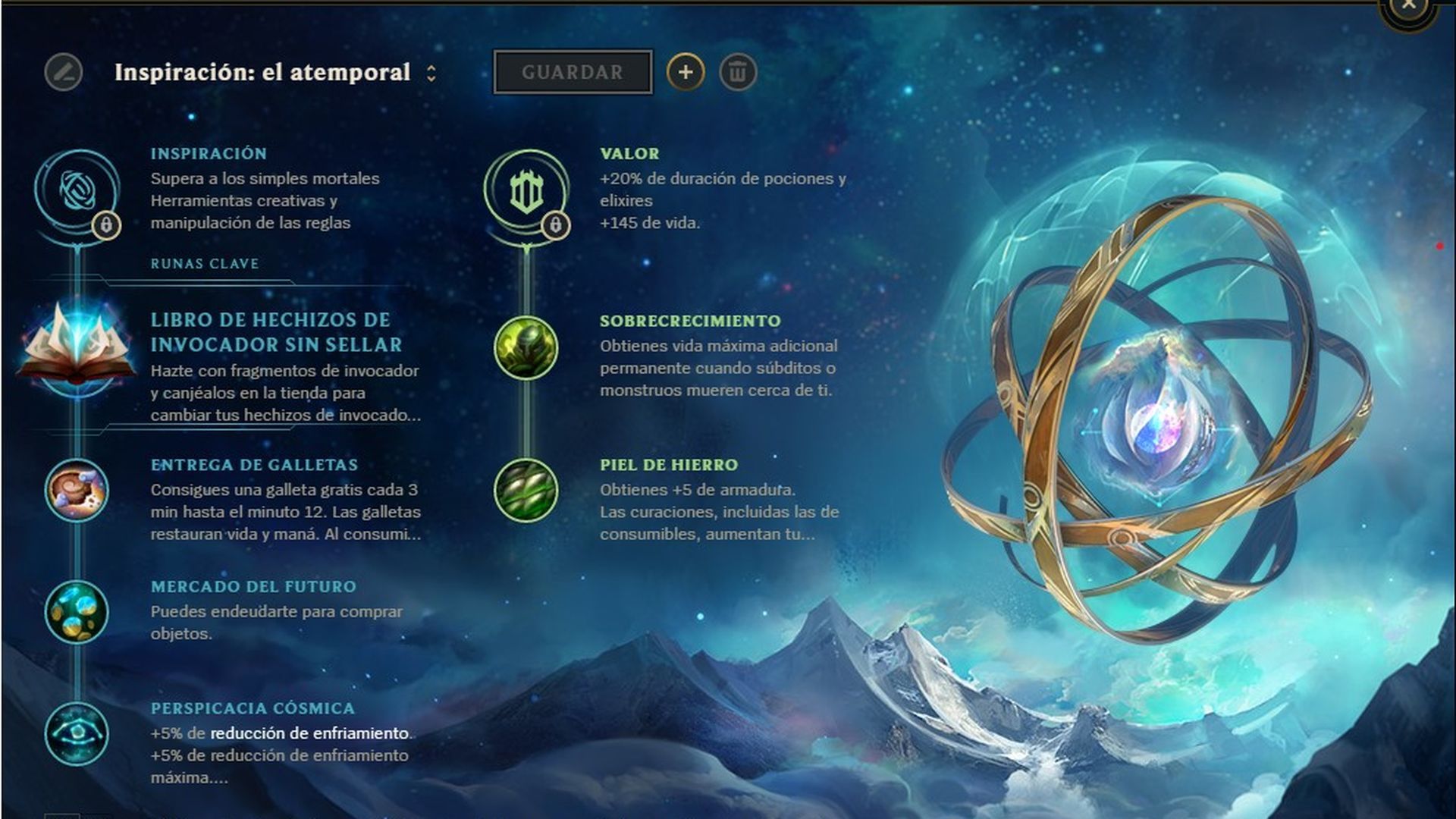
Task: Click the lock icon on the Inspiración tree
Action: [x=105, y=224]
